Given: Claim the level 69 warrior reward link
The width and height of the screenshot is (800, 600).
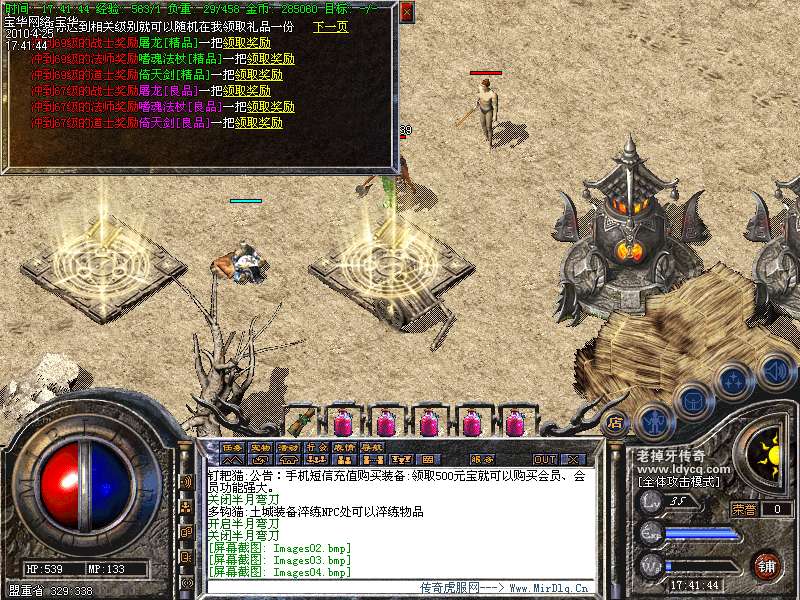Looking at the screenshot, I should click(x=246, y=44).
